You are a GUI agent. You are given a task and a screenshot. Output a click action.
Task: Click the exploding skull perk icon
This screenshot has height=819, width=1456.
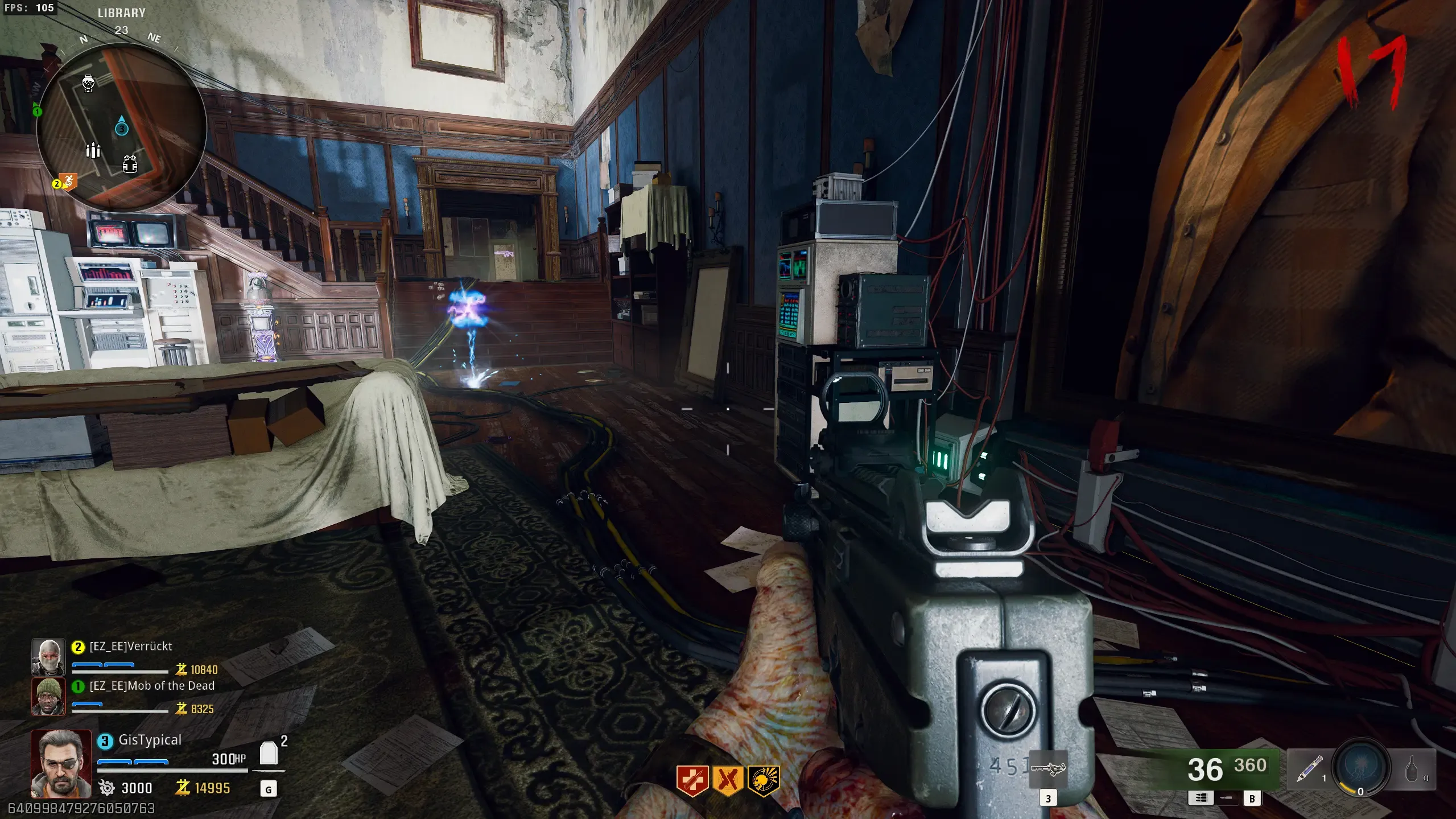[x=763, y=779]
